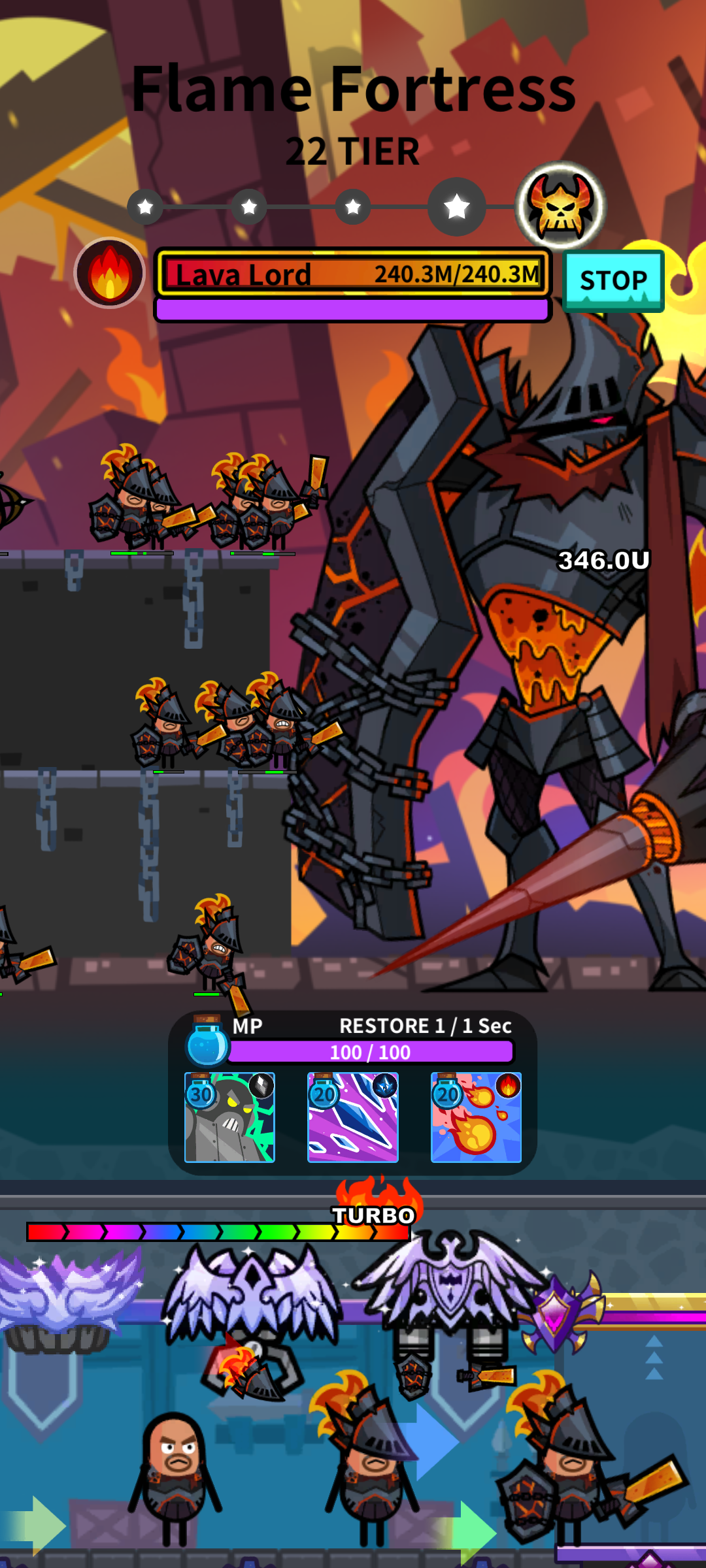Activate the blue crystal shard skill
The width and height of the screenshot is (706, 1568).
353,1117
